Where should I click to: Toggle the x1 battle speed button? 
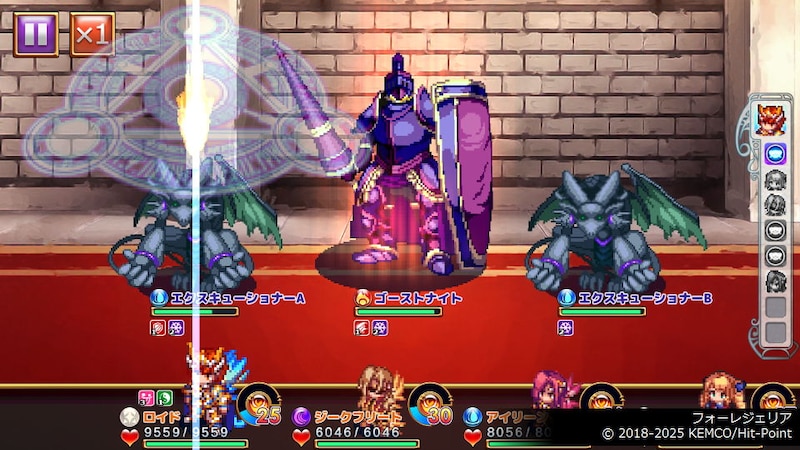(x=92, y=34)
